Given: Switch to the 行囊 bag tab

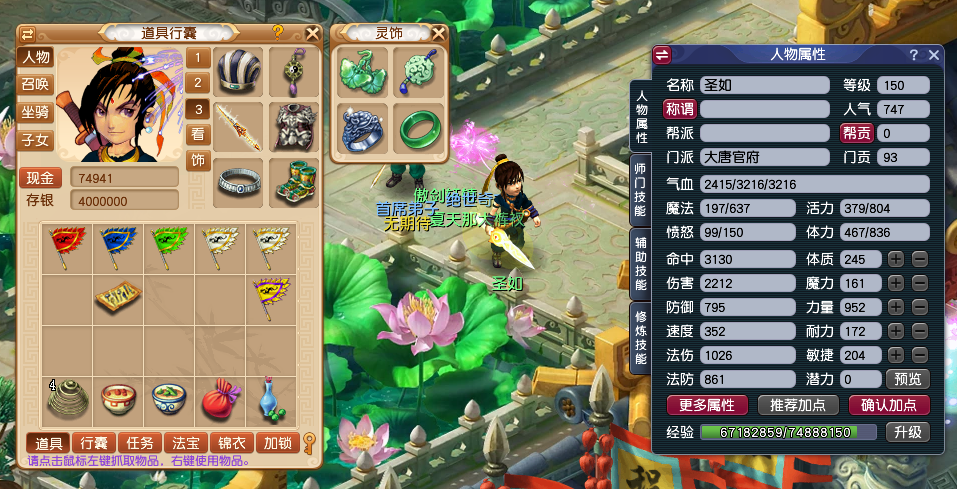Looking at the screenshot, I should coord(93,442).
